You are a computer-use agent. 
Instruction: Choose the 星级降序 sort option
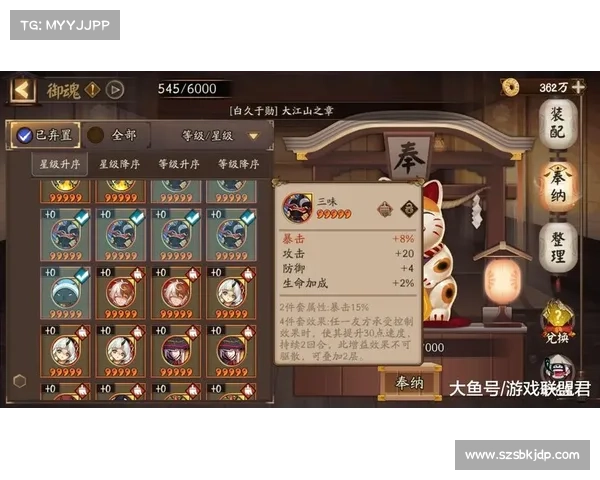point(119,164)
